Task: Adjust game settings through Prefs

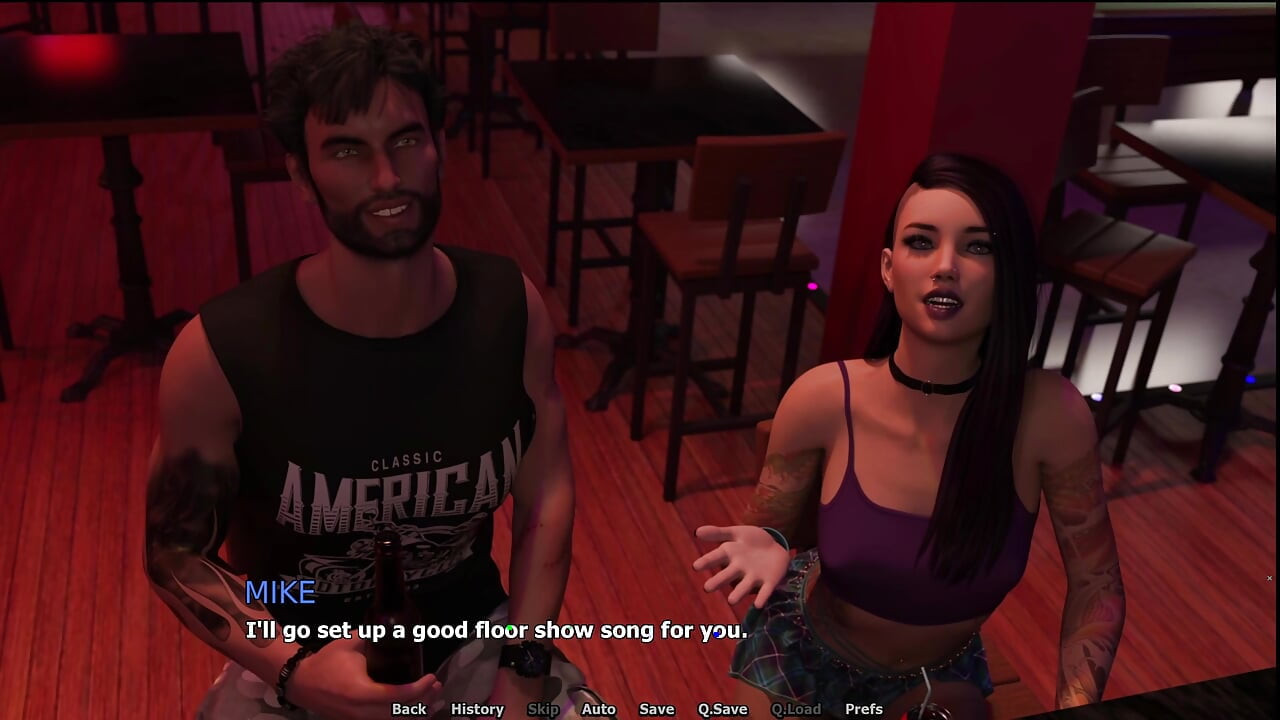Action: pos(861,709)
